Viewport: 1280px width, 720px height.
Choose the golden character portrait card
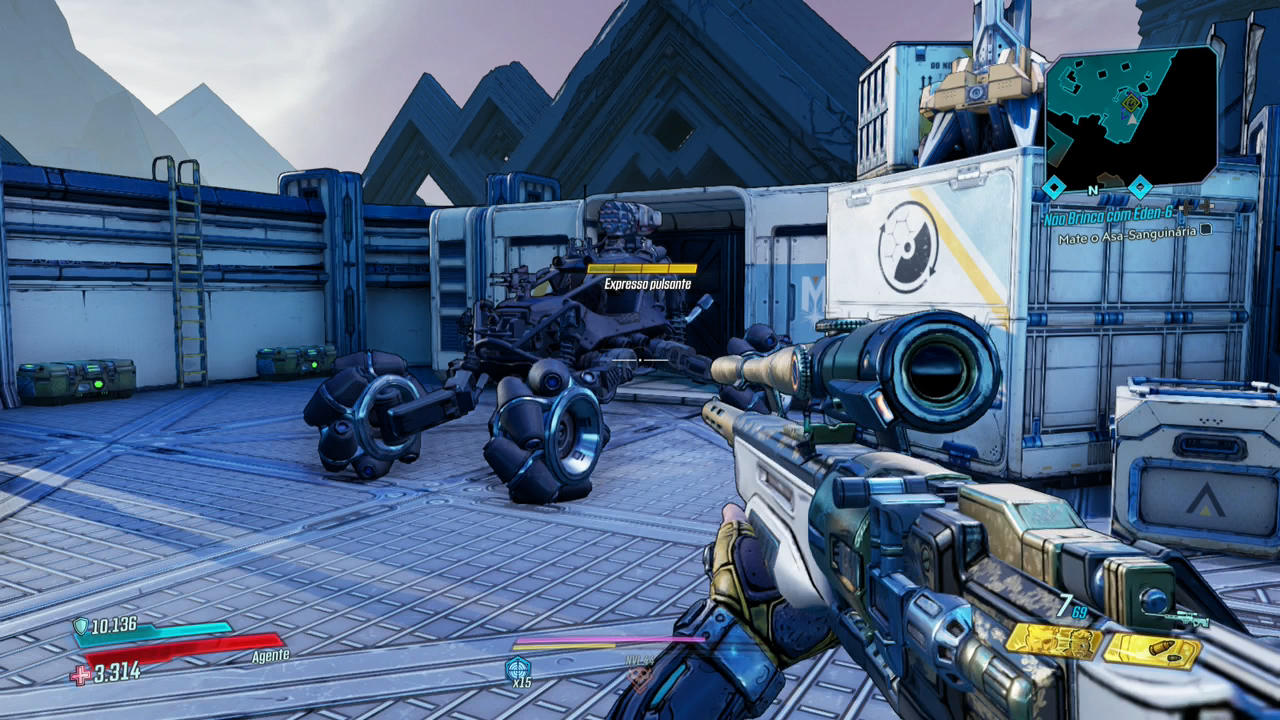tap(1052, 641)
